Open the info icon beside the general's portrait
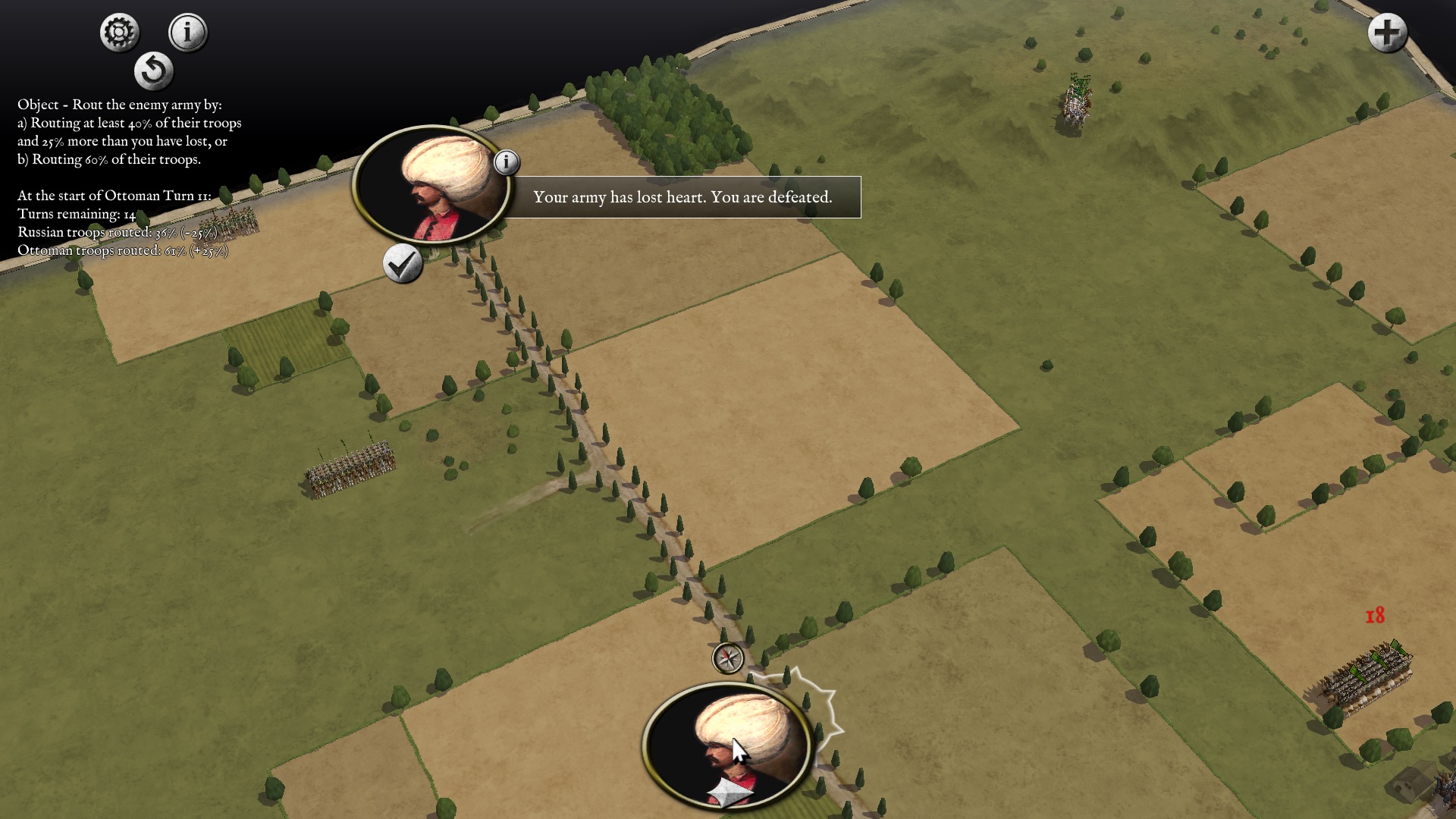This screenshot has height=819, width=1456. pos(507,162)
